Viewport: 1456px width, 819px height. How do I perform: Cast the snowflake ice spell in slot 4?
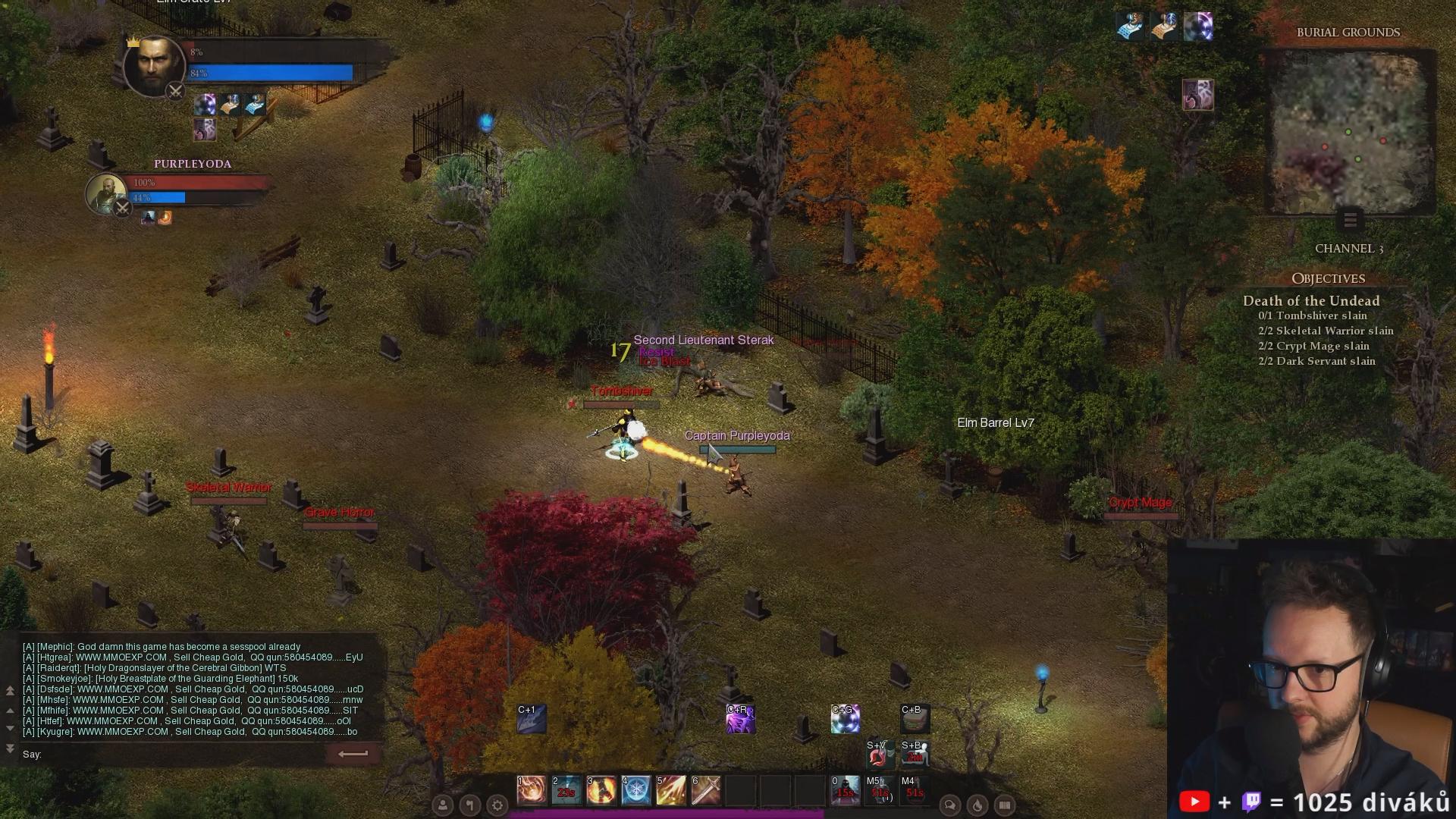[636, 790]
